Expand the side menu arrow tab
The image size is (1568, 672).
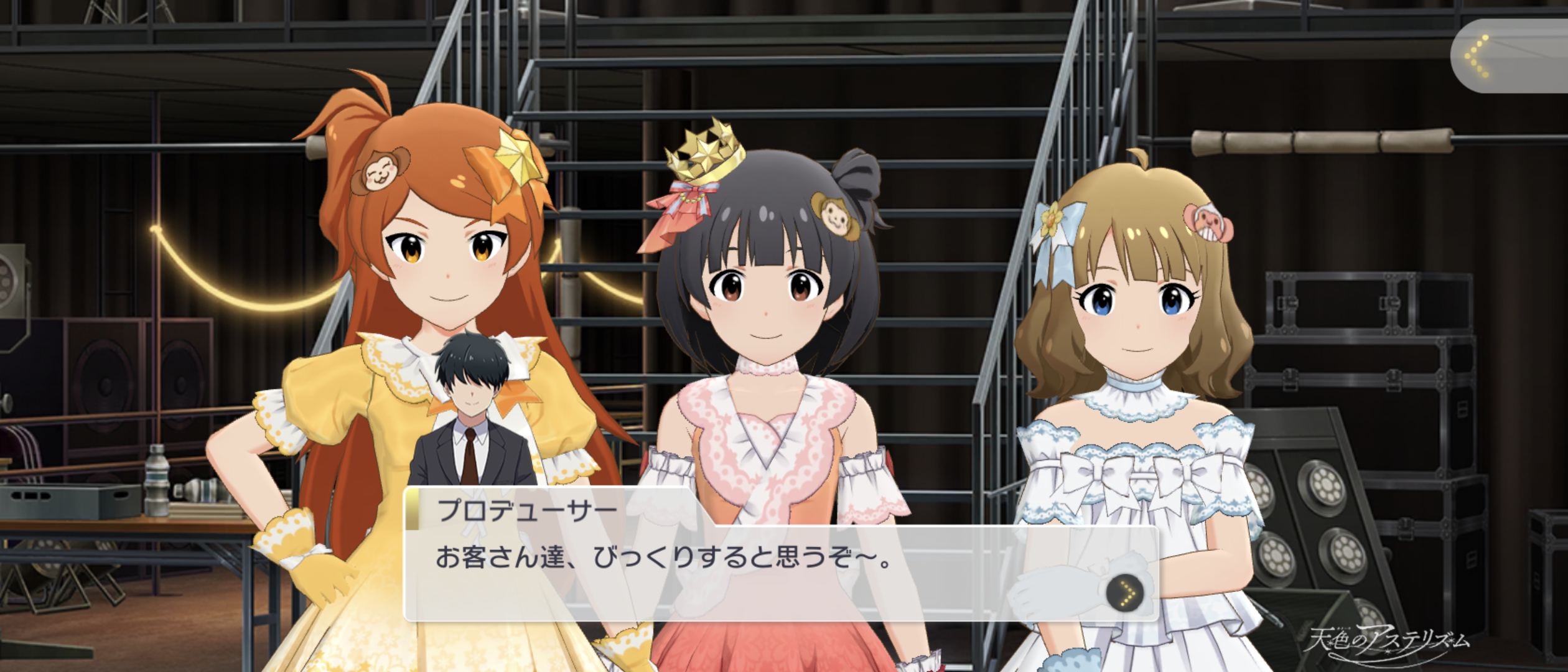[x=1506, y=57]
